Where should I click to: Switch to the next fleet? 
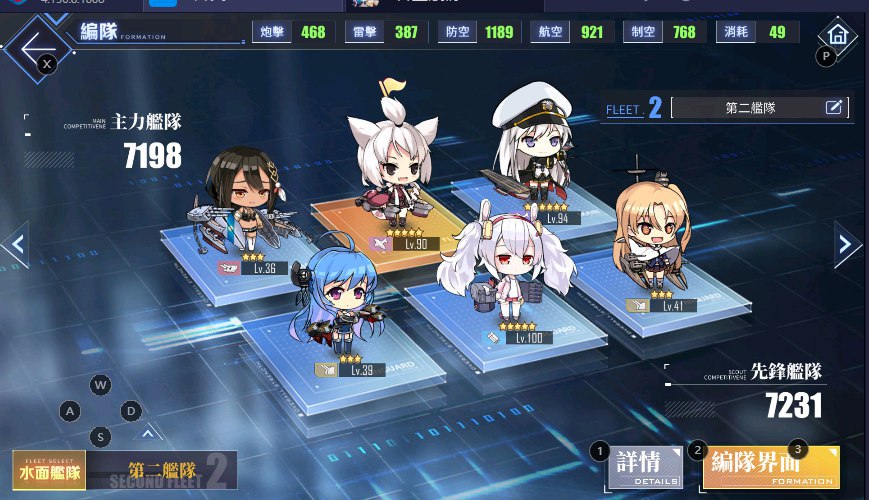[849, 244]
